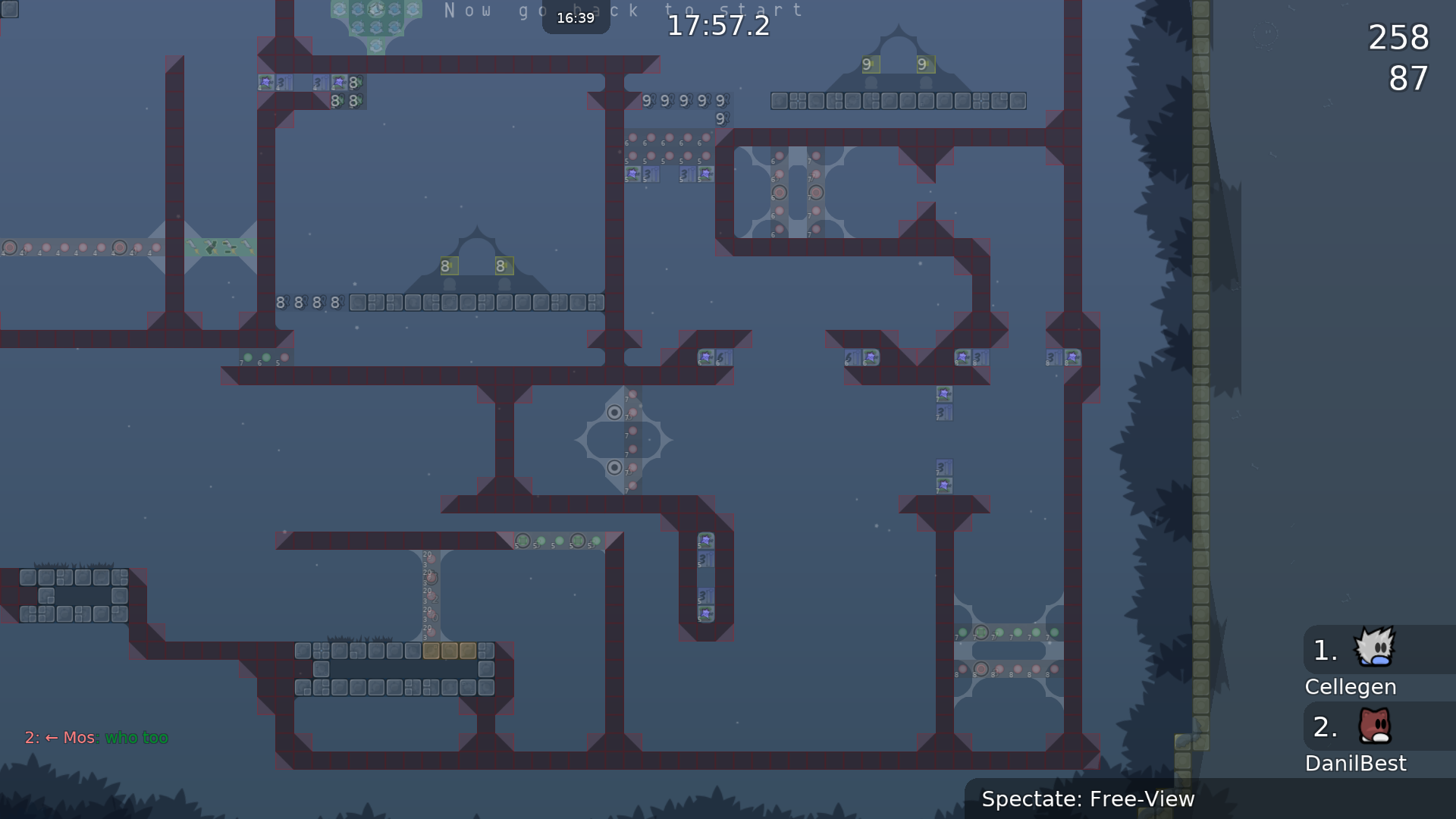Click the Spectate: Free-View indicator
Viewport: 1456px width, 819px height.
1087,799
